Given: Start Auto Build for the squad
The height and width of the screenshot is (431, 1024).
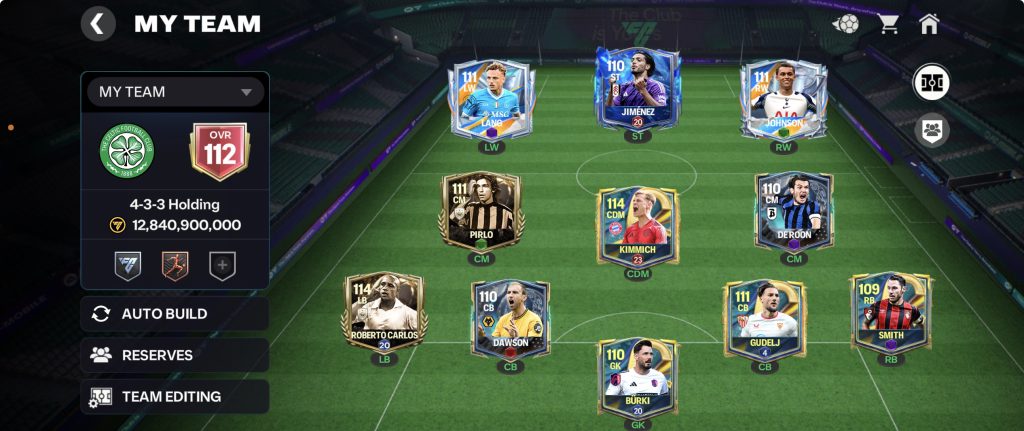Looking at the screenshot, I should point(175,314).
